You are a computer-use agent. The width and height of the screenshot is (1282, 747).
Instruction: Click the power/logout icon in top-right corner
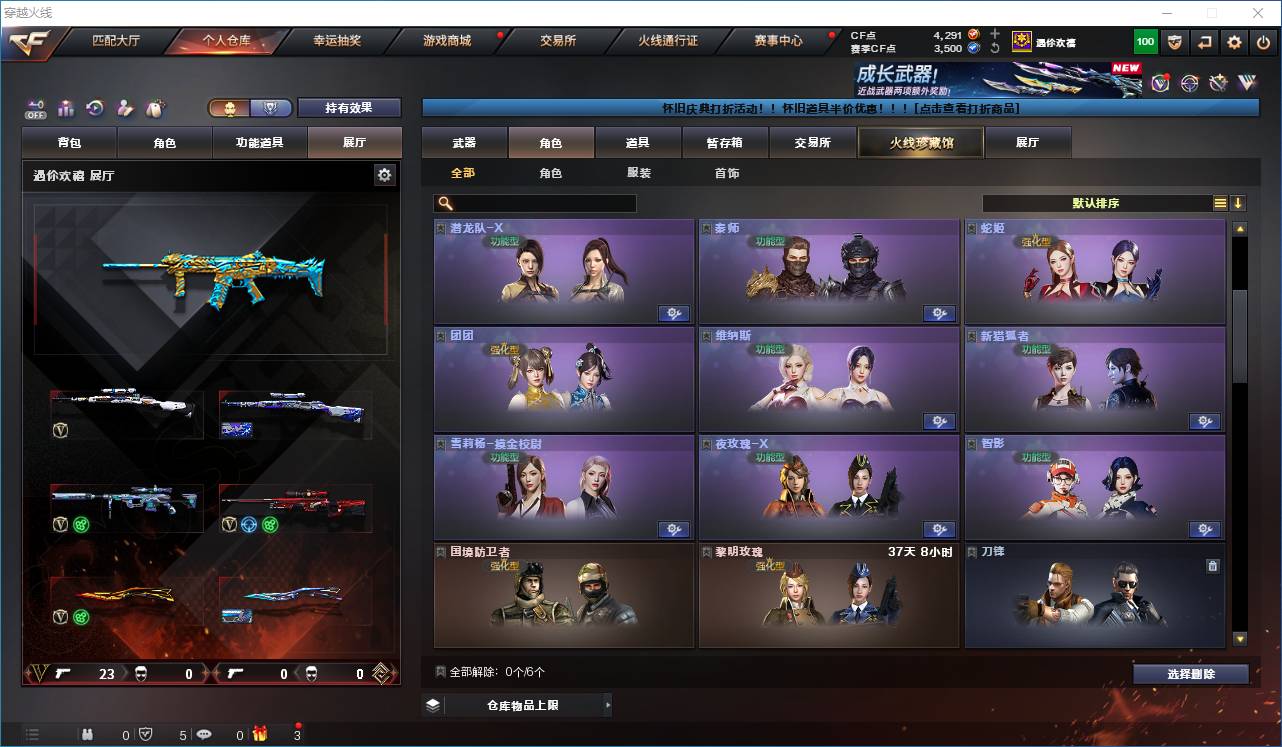click(x=1263, y=41)
